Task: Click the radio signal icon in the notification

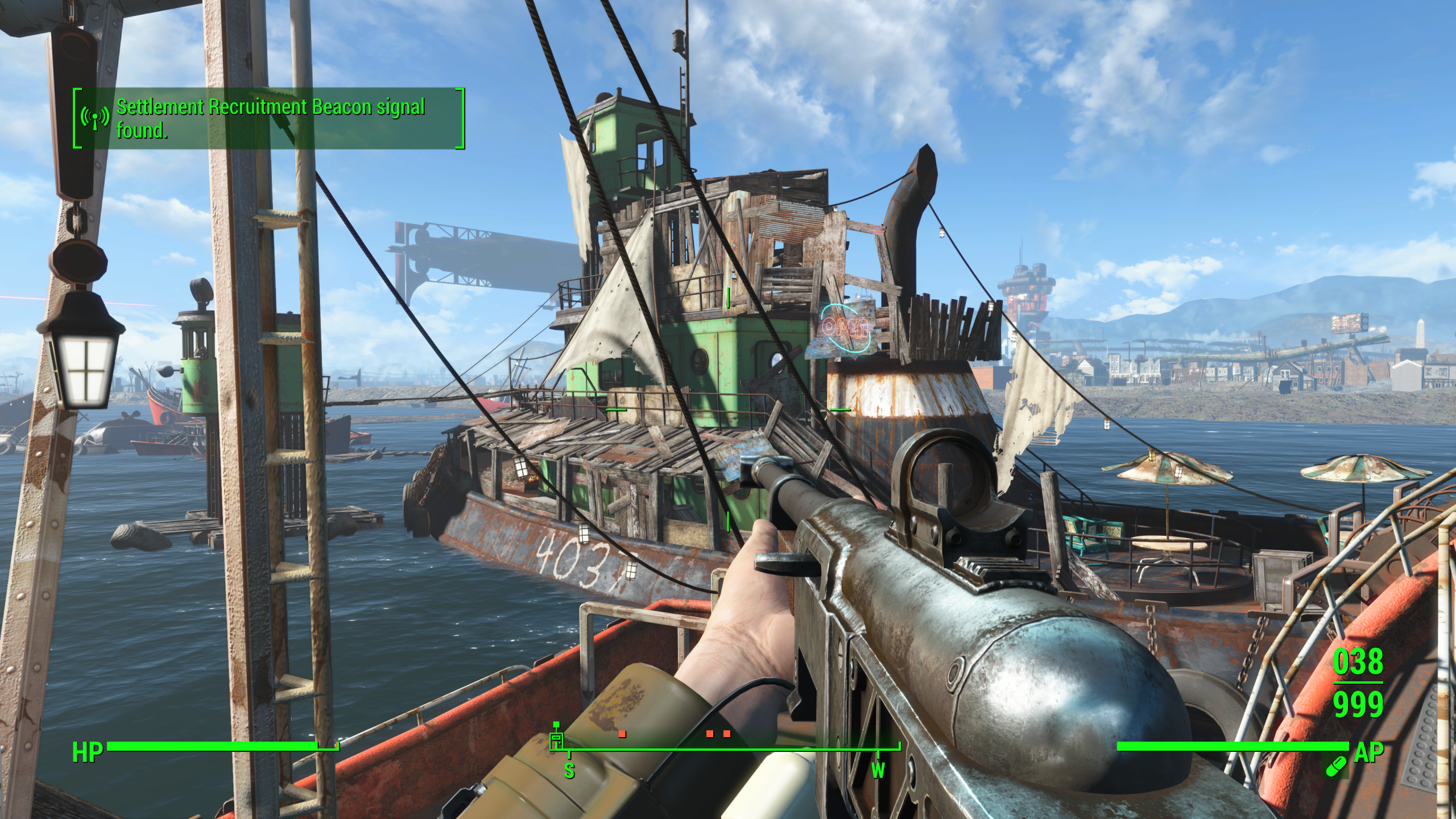Action: click(x=95, y=118)
